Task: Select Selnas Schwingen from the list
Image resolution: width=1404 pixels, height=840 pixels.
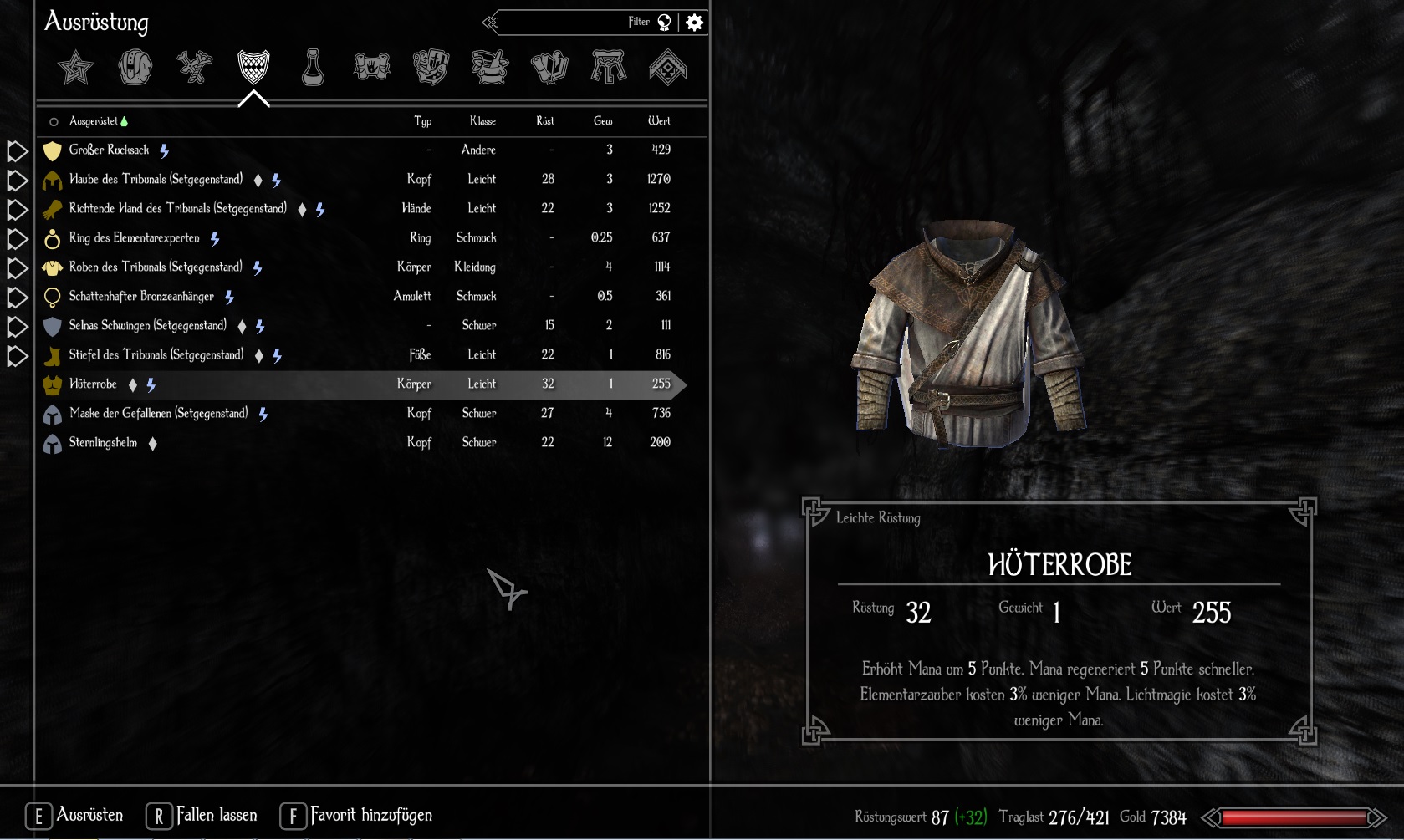Action: pyautogui.click(x=147, y=326)
